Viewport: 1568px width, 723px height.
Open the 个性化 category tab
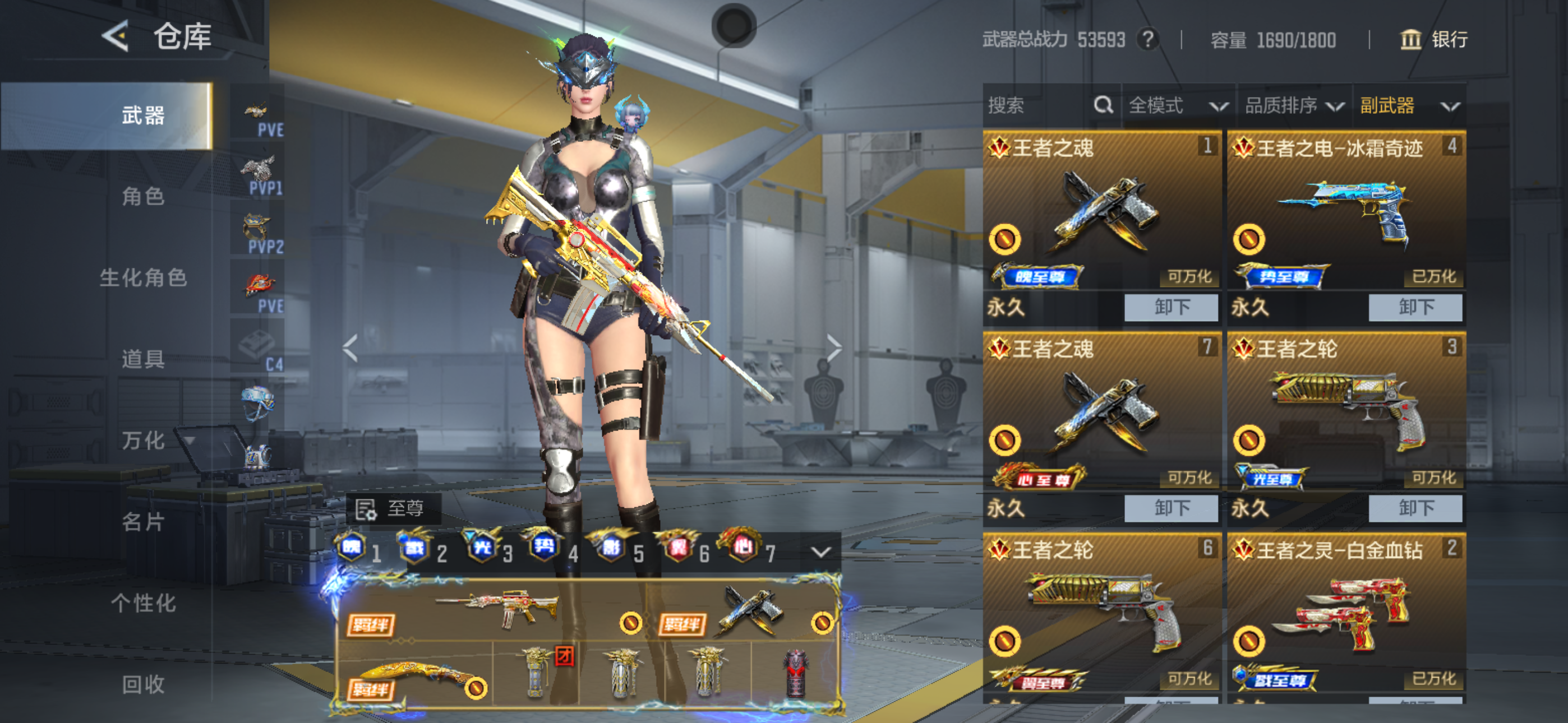click(143, 602)
